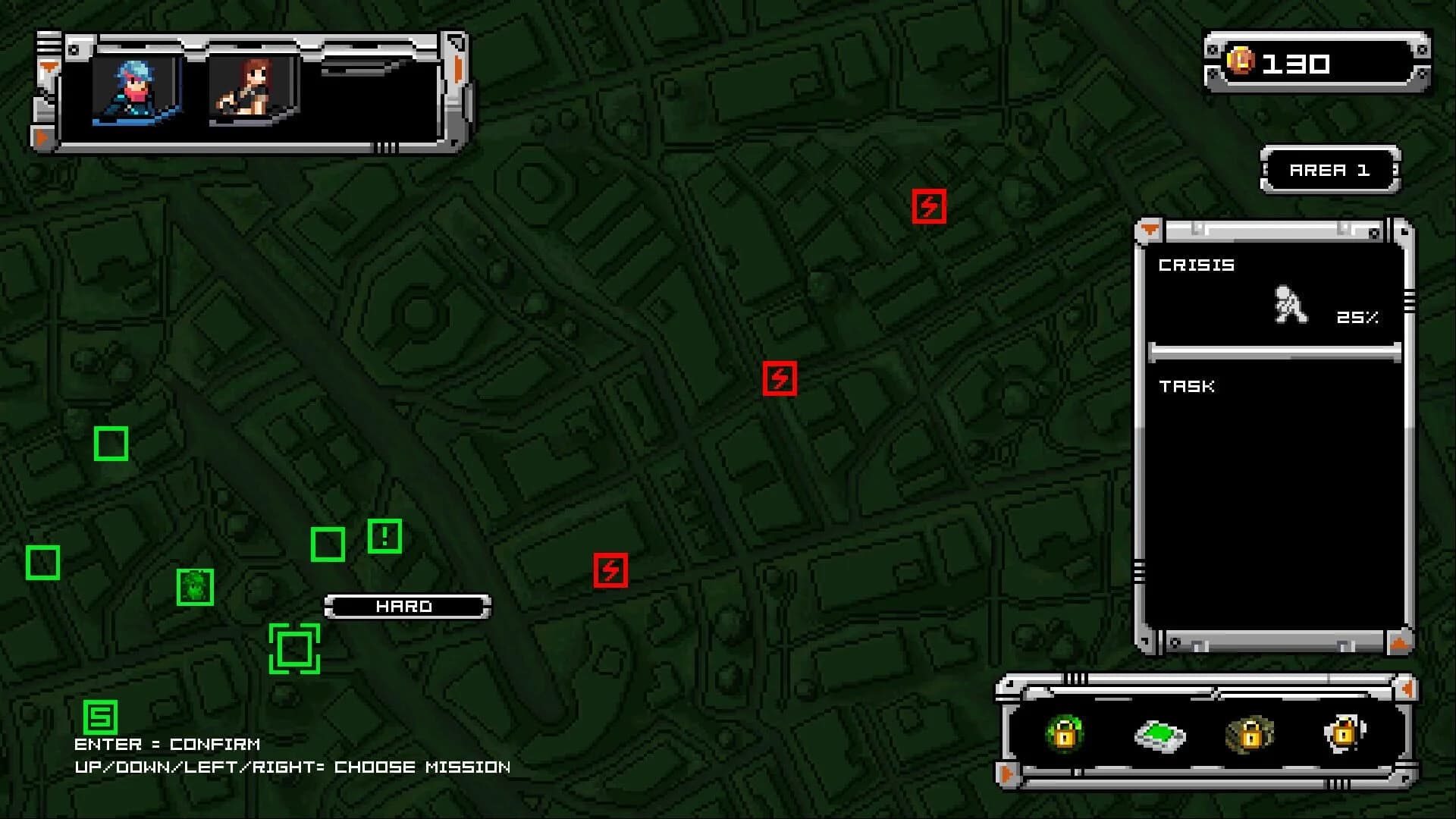This screenshot has height=819, width=1456.
Task: Select the green bracketed mission target on the map
Action: pos(293,648)
